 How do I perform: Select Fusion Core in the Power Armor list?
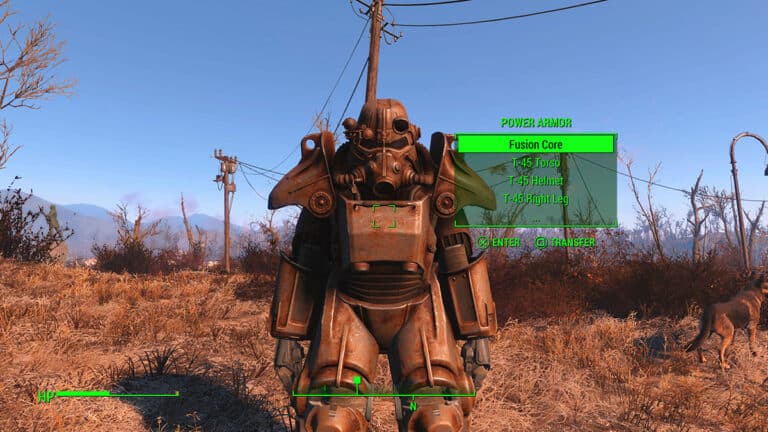(x=535, y=144)
